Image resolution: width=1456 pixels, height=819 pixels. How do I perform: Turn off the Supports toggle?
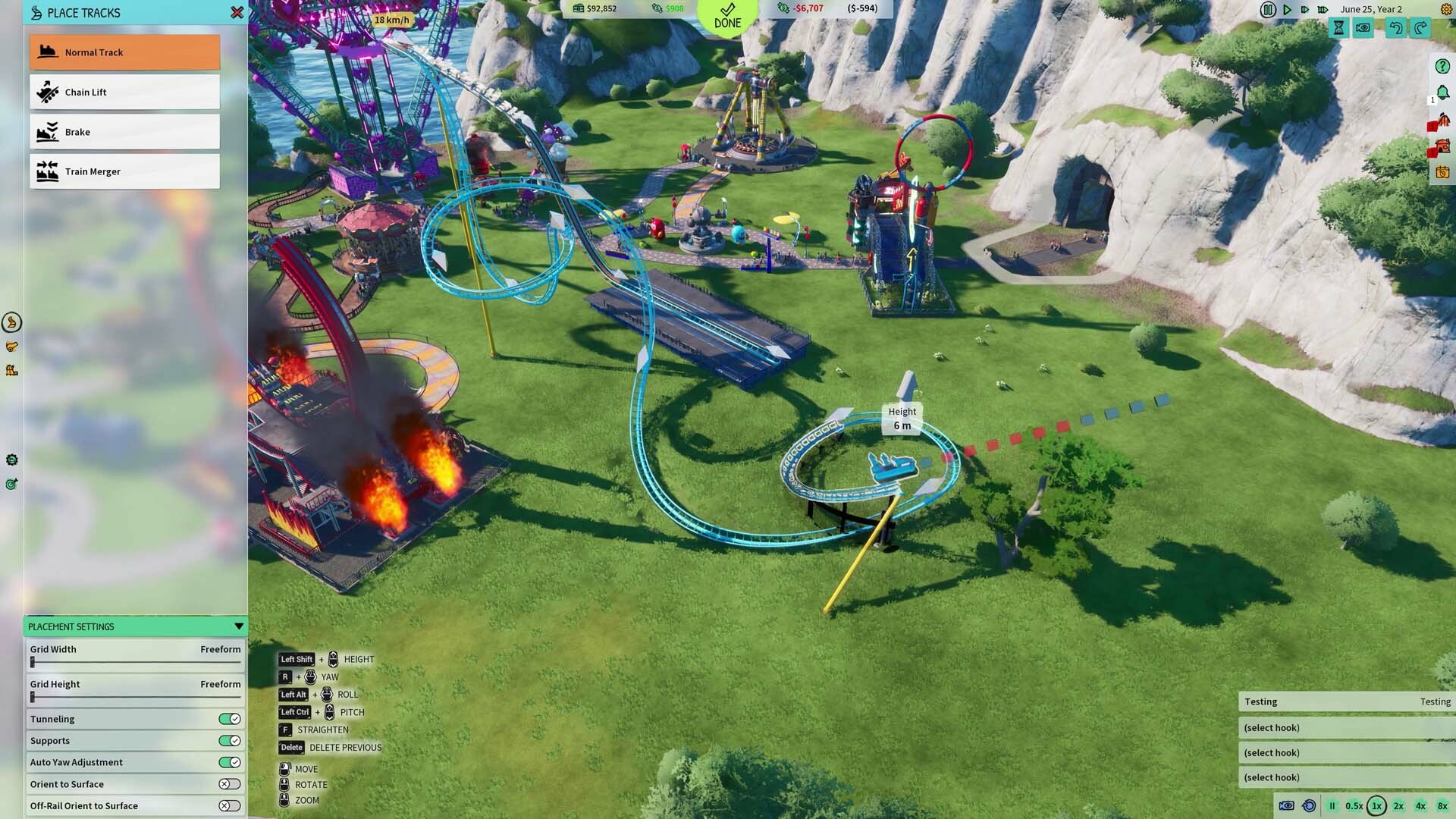(228, 741)
